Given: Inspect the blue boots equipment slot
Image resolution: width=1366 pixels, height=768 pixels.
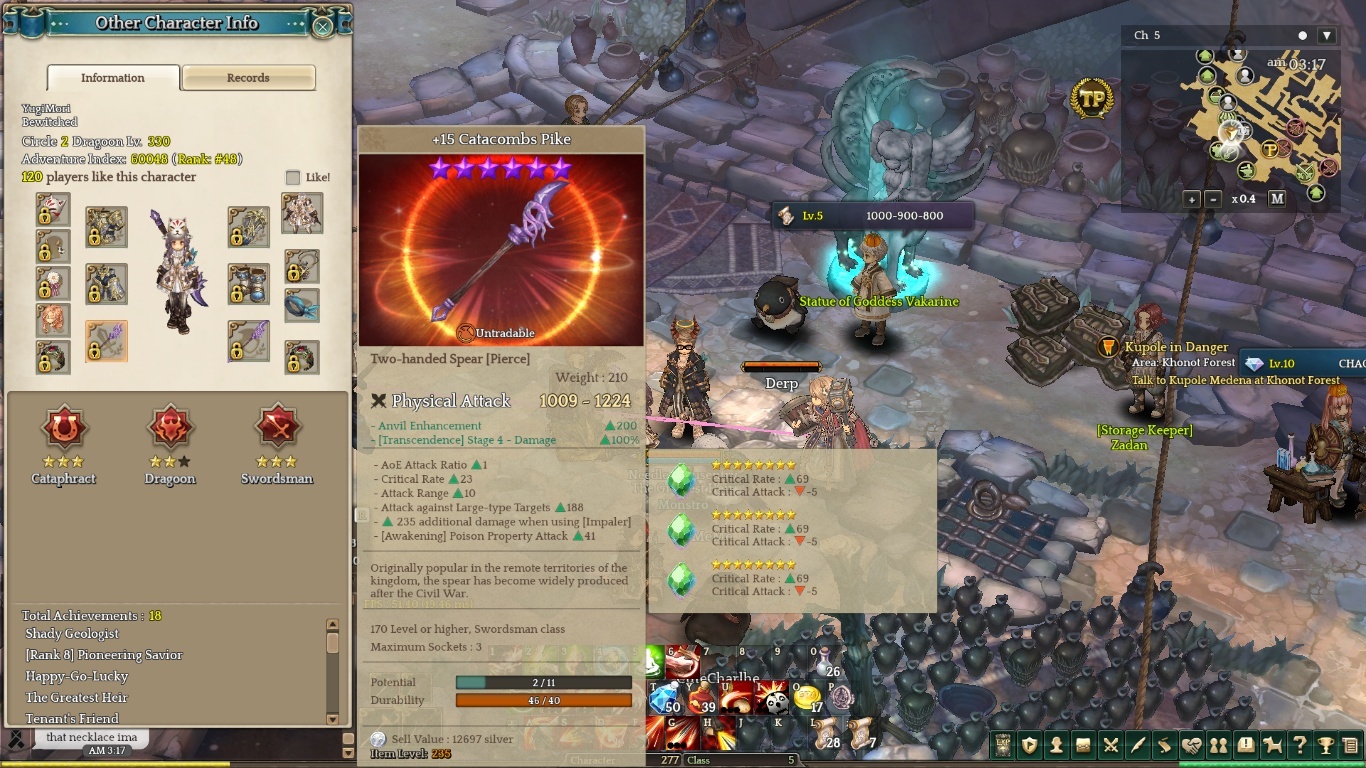Looking at the screenshot, I should click(249, 284).
